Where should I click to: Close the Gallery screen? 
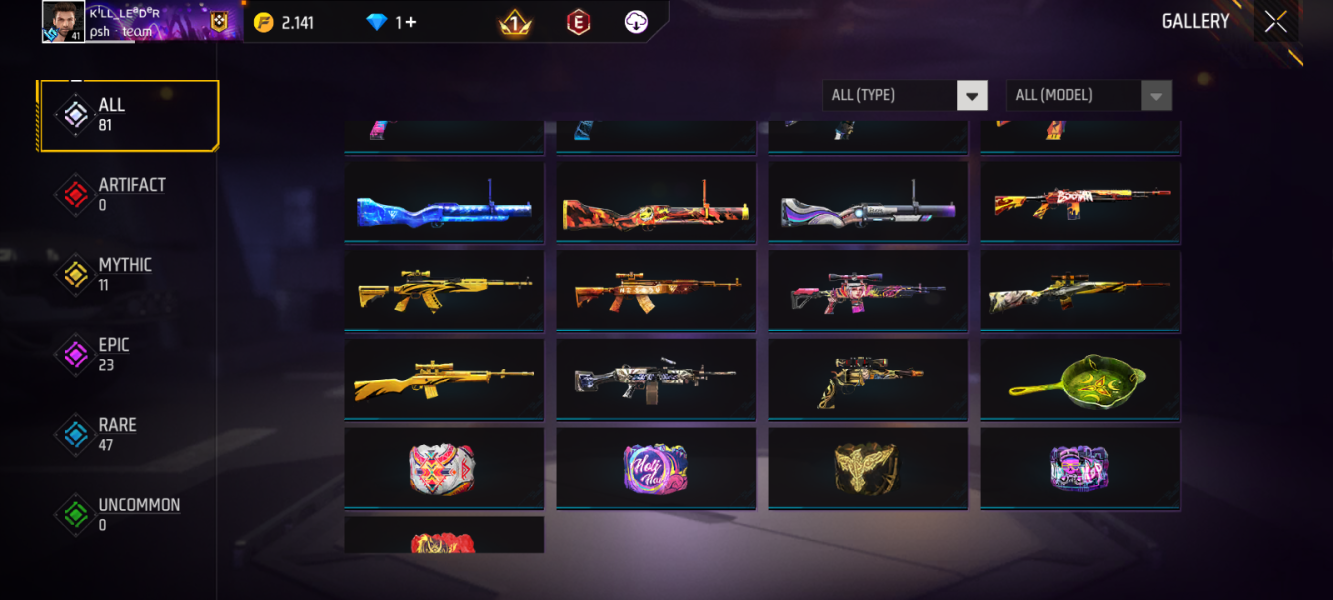pos(1275,22)
